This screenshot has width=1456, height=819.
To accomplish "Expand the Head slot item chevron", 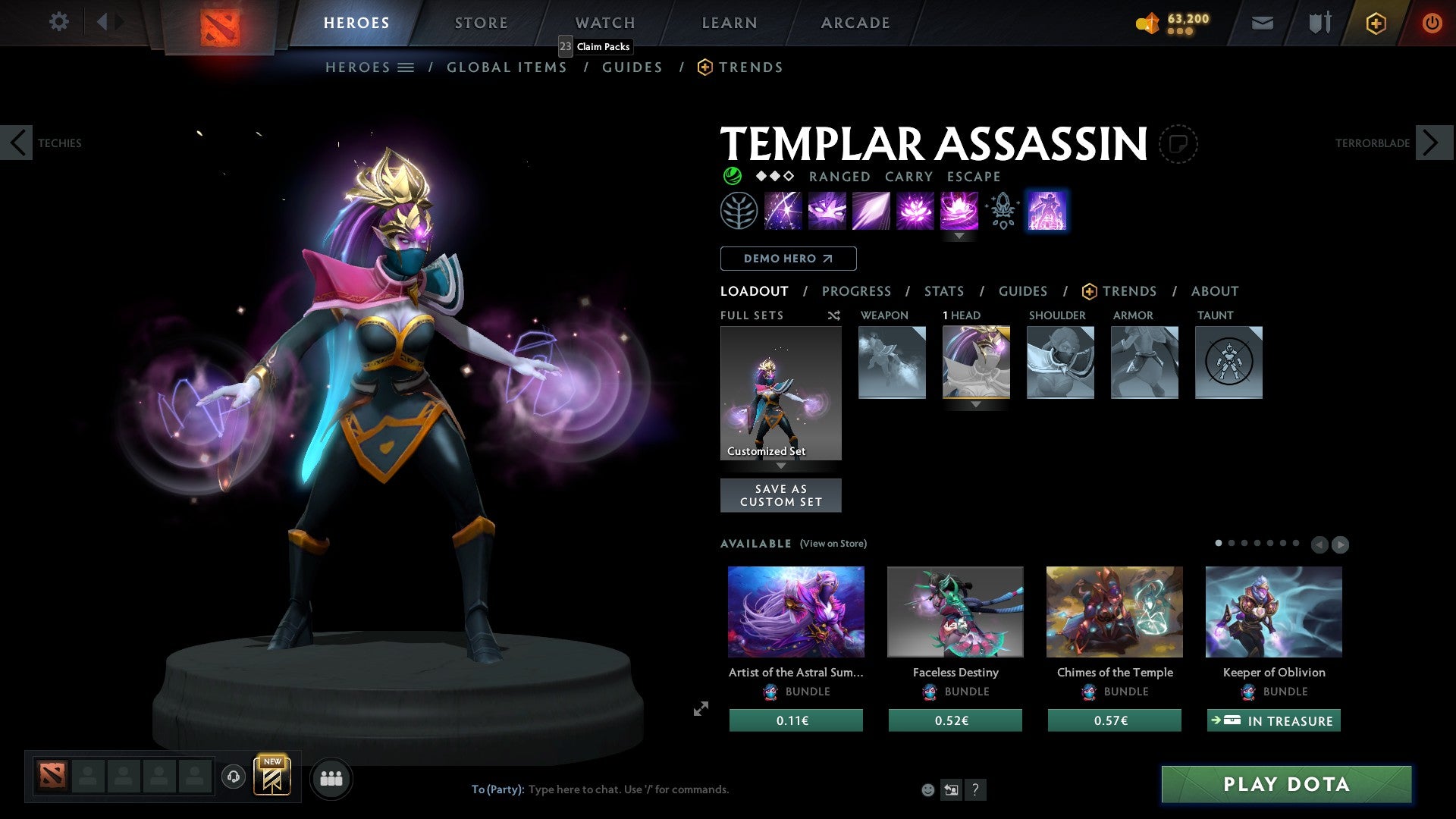I will pos(975,405).
